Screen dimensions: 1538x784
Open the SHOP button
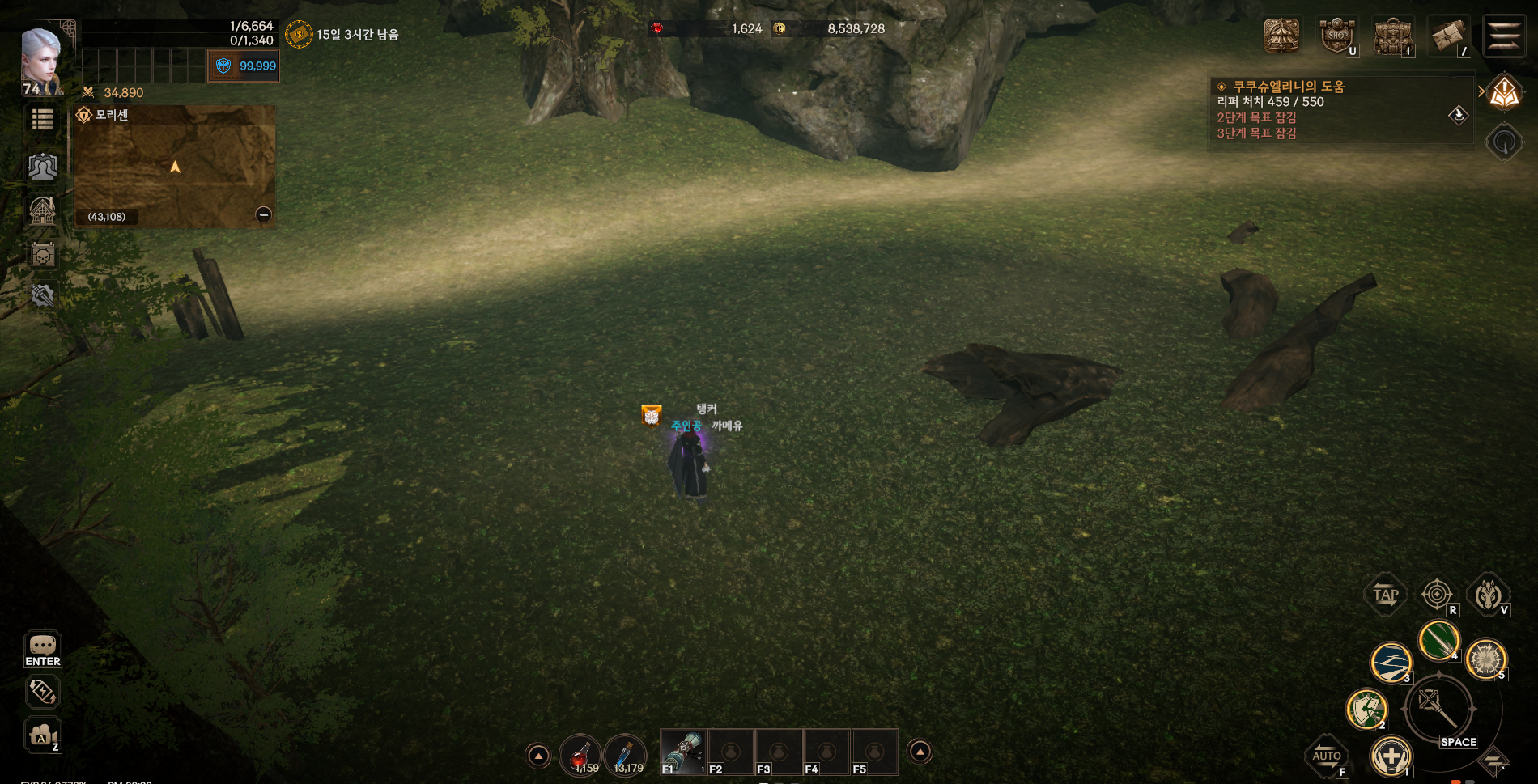coord(1337,36)
